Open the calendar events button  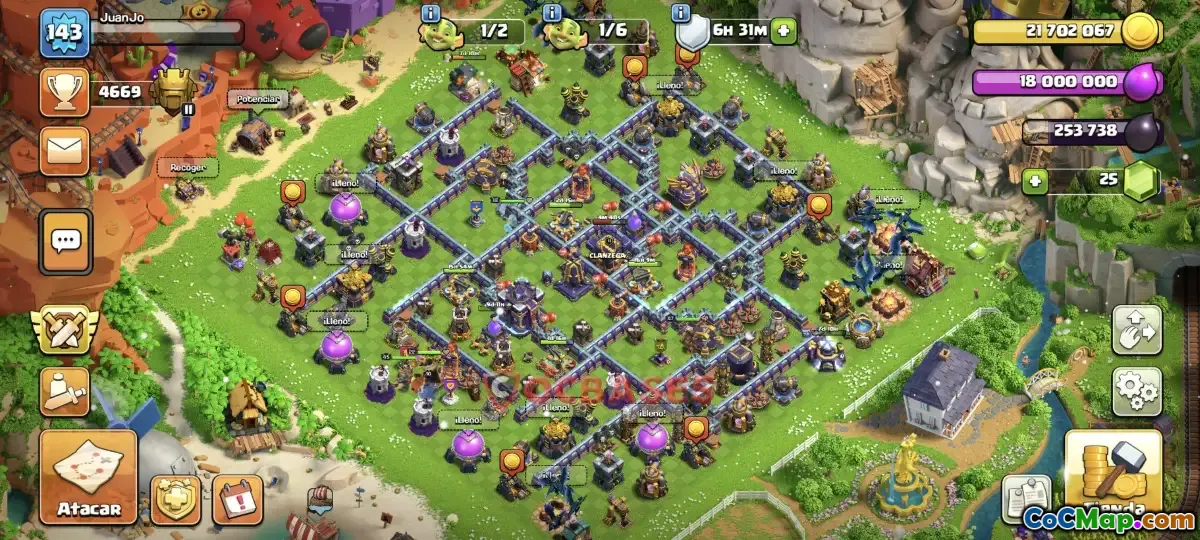[x=238, y=499]
